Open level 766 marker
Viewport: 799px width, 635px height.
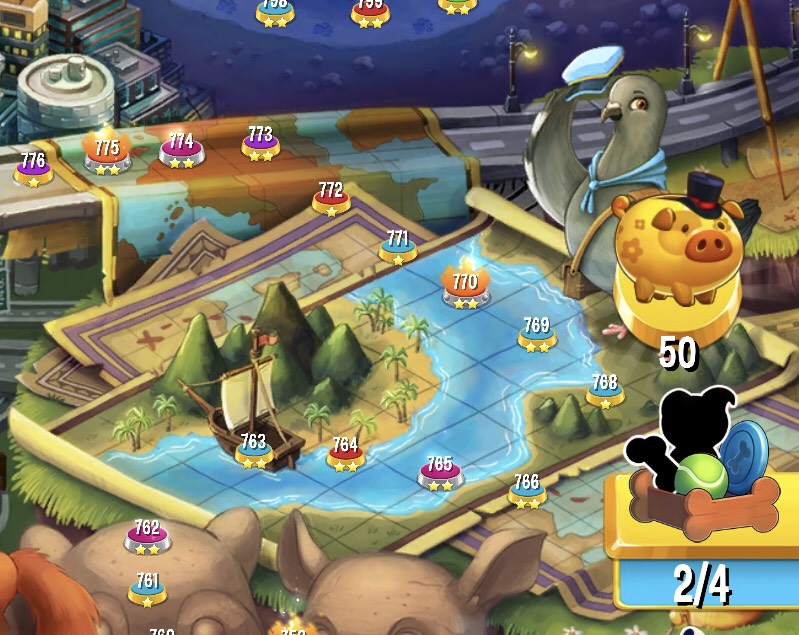pos(527,491)
